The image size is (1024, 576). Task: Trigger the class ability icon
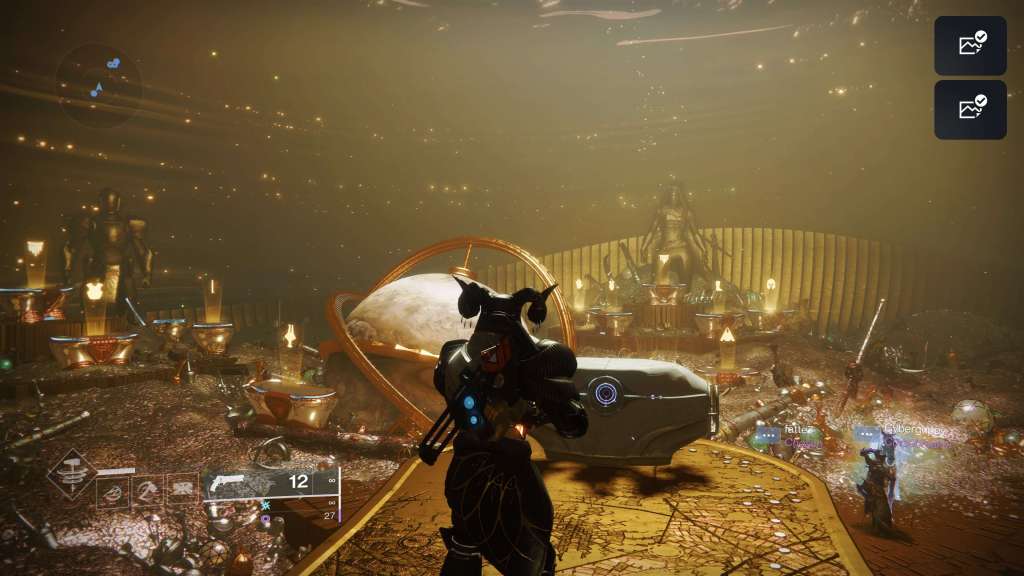(181, 488)
